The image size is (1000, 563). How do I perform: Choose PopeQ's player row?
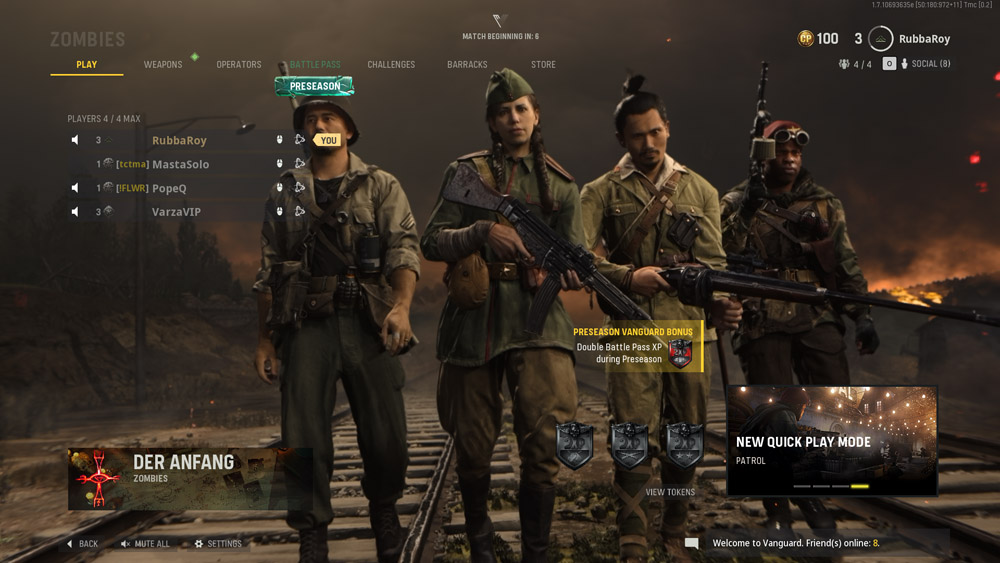169,188
